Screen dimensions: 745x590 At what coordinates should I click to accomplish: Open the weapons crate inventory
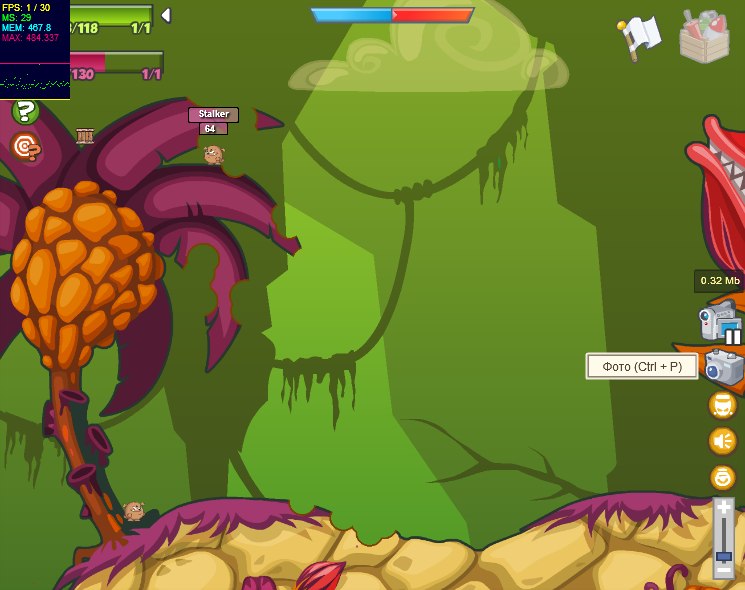(704, 37)
